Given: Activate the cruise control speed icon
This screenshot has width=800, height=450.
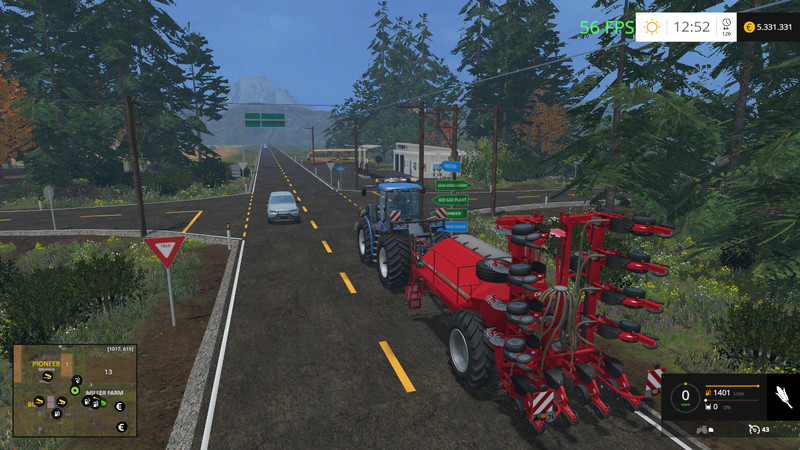Looking at the screenshot, I should pos(754,429).
